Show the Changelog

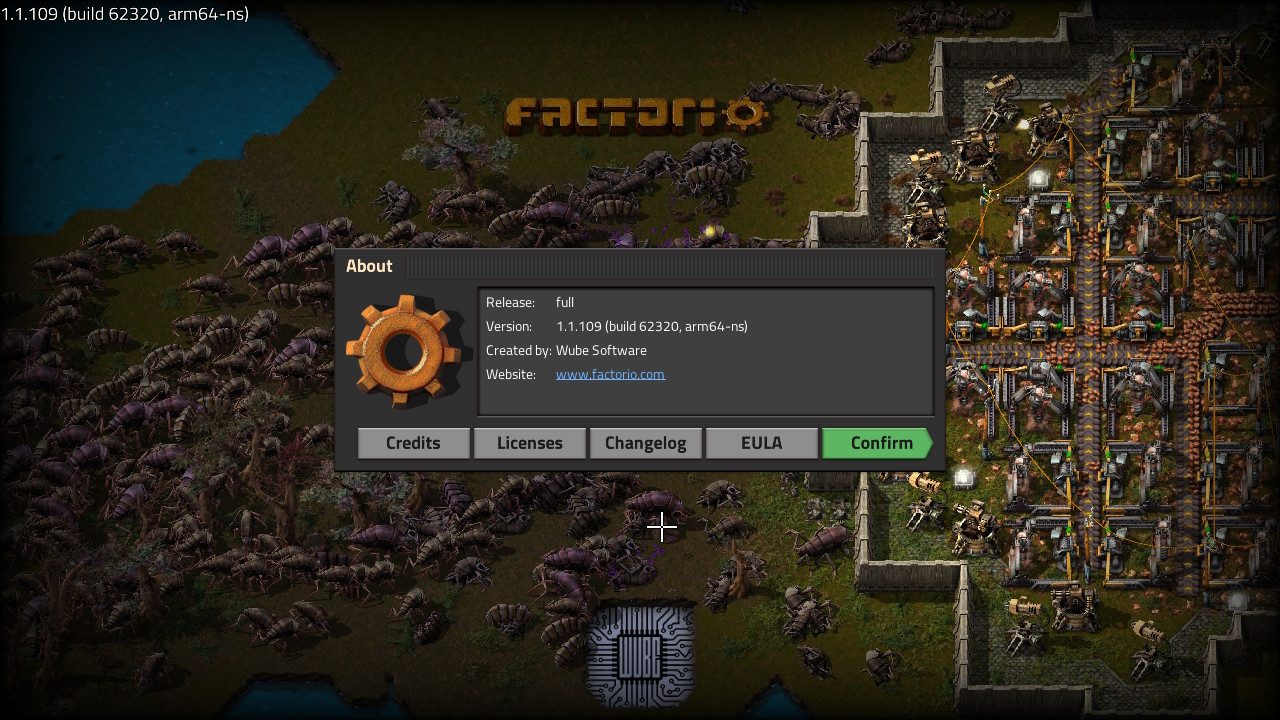point(645,443)
